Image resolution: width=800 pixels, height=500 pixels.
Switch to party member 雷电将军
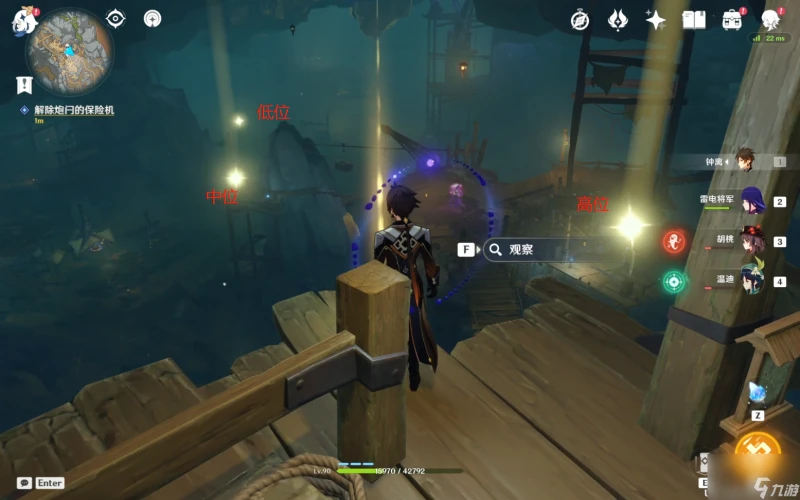(x=750, y=200)
